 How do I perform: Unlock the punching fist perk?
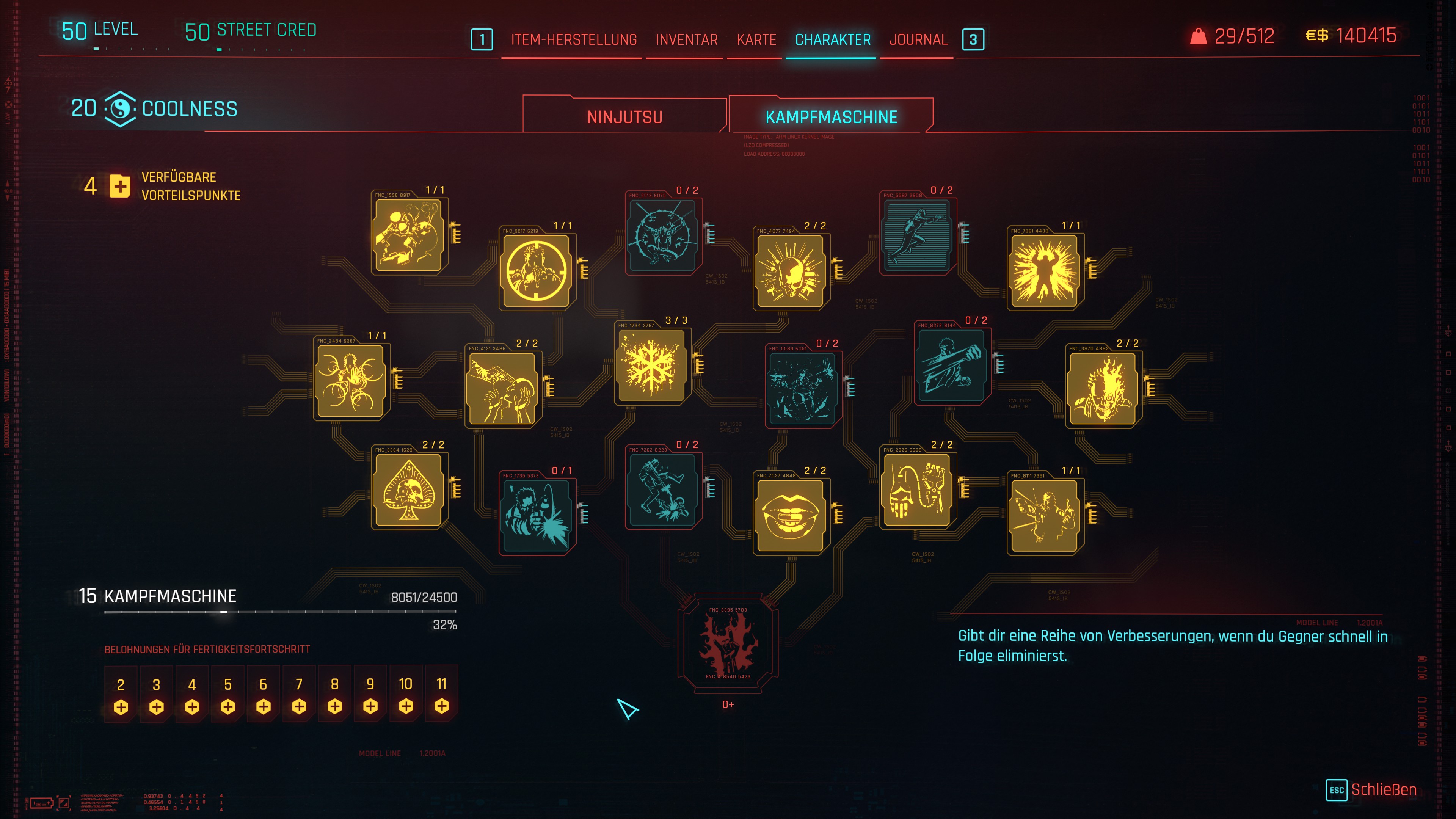952,366
